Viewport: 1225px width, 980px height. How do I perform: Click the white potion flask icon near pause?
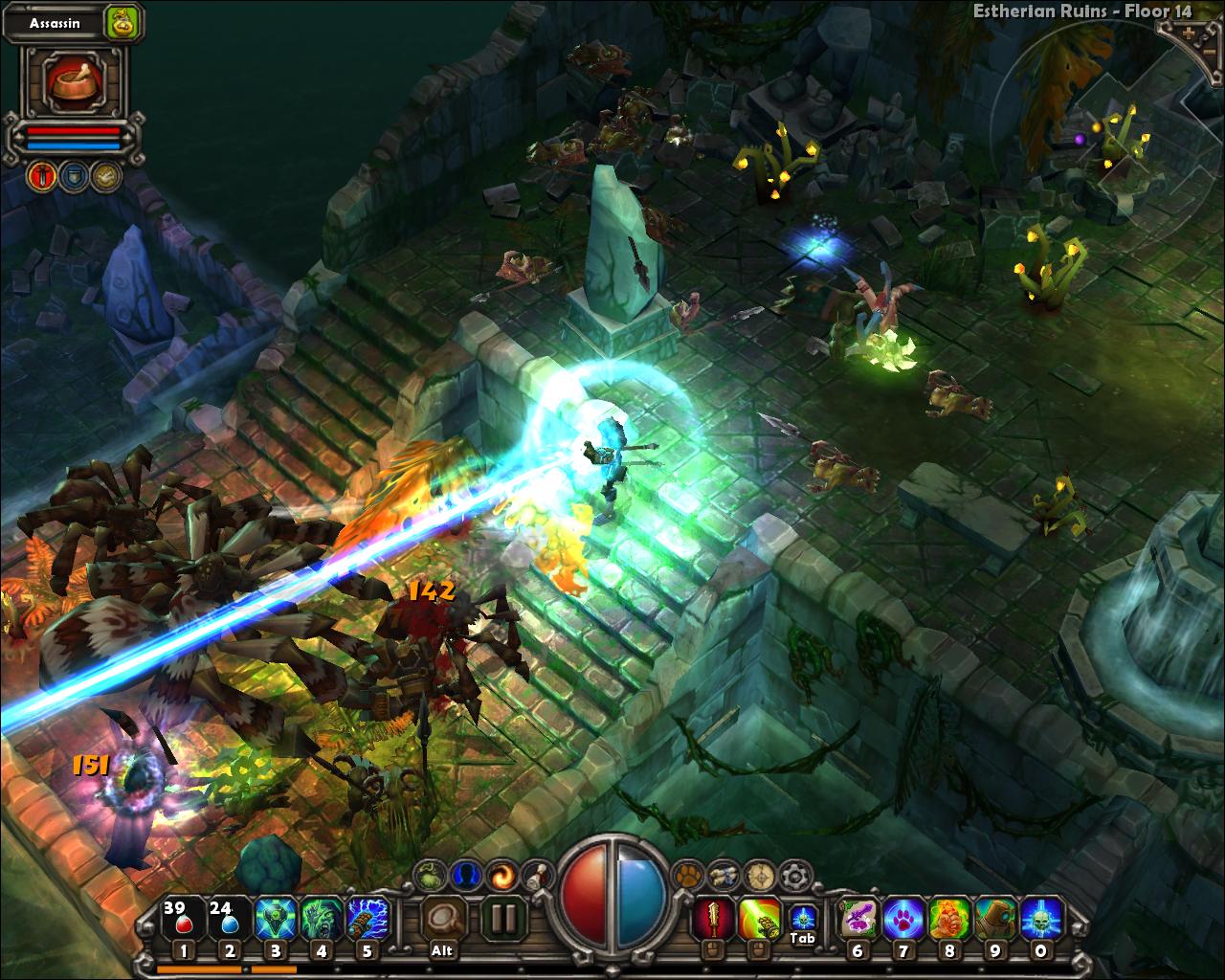click(537, 873)
